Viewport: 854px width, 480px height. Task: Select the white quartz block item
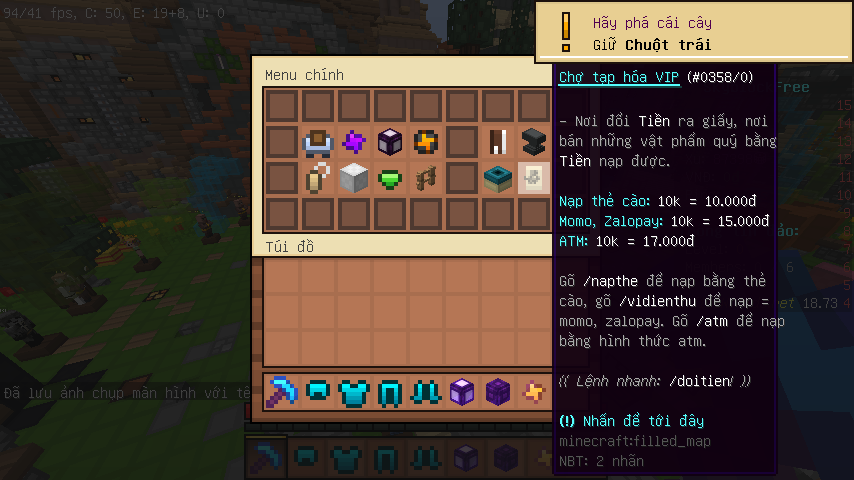[354, 178]
